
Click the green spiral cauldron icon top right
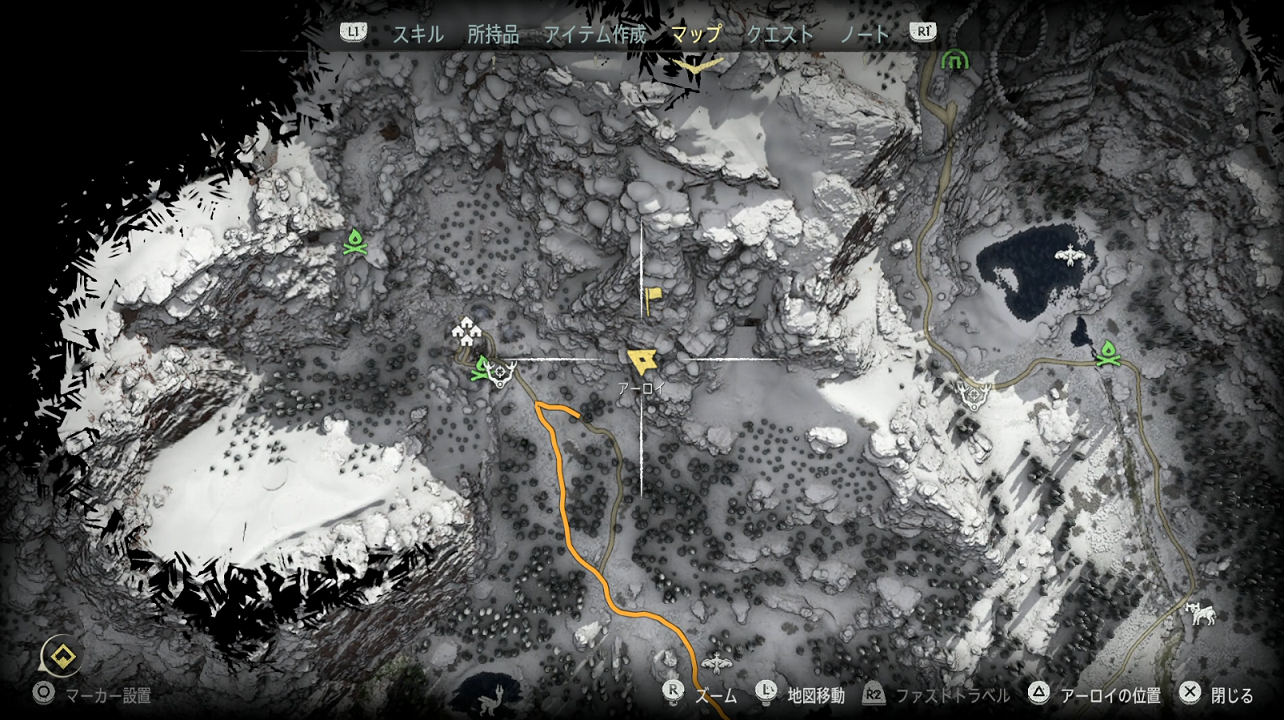click(x=957, y=59)
